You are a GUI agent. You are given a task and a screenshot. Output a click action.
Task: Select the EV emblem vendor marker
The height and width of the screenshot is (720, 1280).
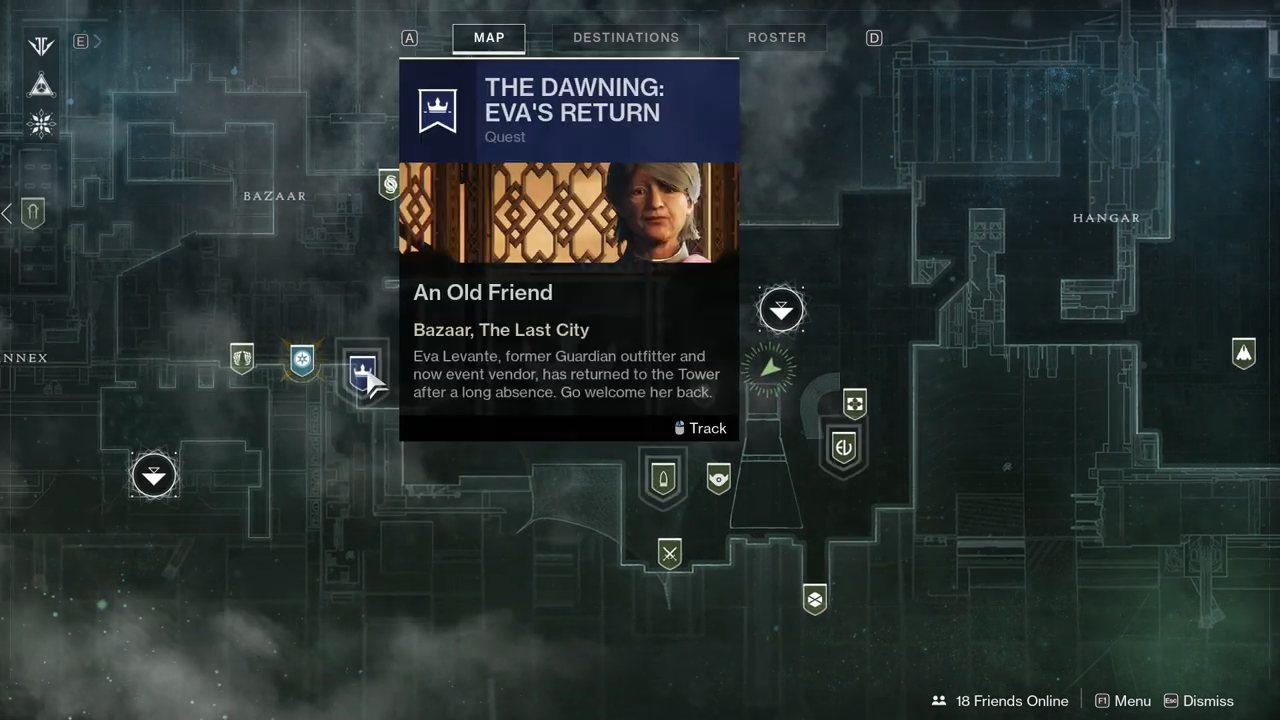(x=843, y=447)
